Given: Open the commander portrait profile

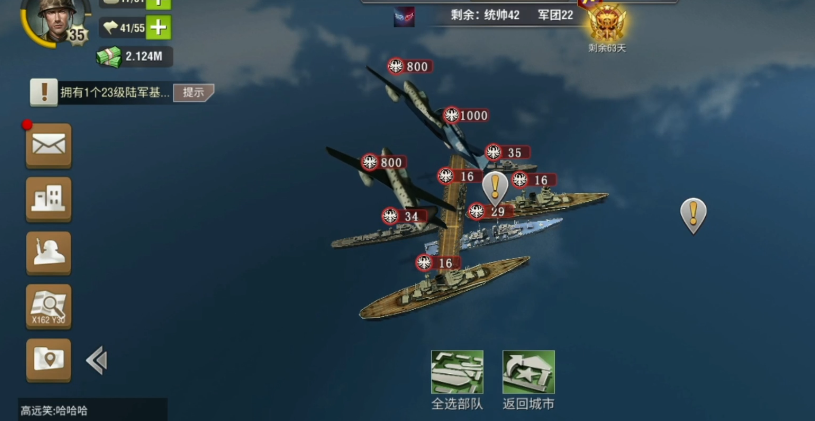Looking at the screenshot, I should tap(52, 18).
